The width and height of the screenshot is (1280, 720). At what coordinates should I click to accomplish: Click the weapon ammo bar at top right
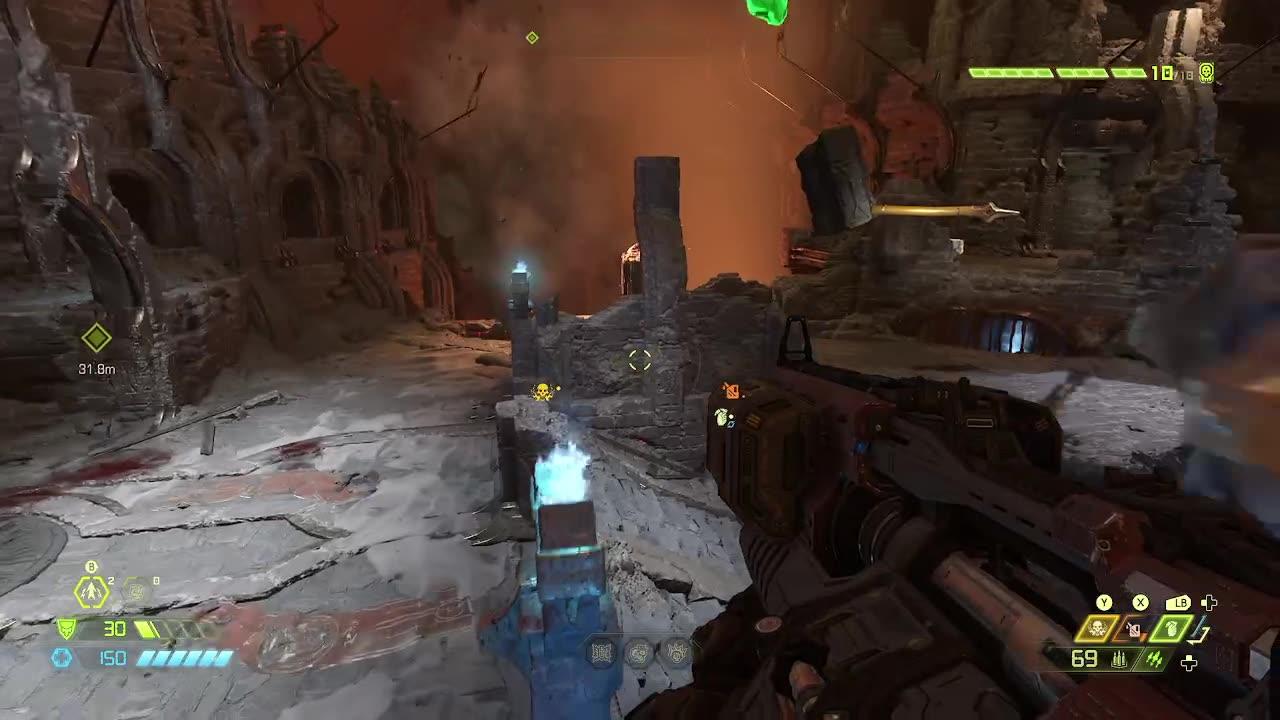pyautogui.click(x=1053, y=72)
